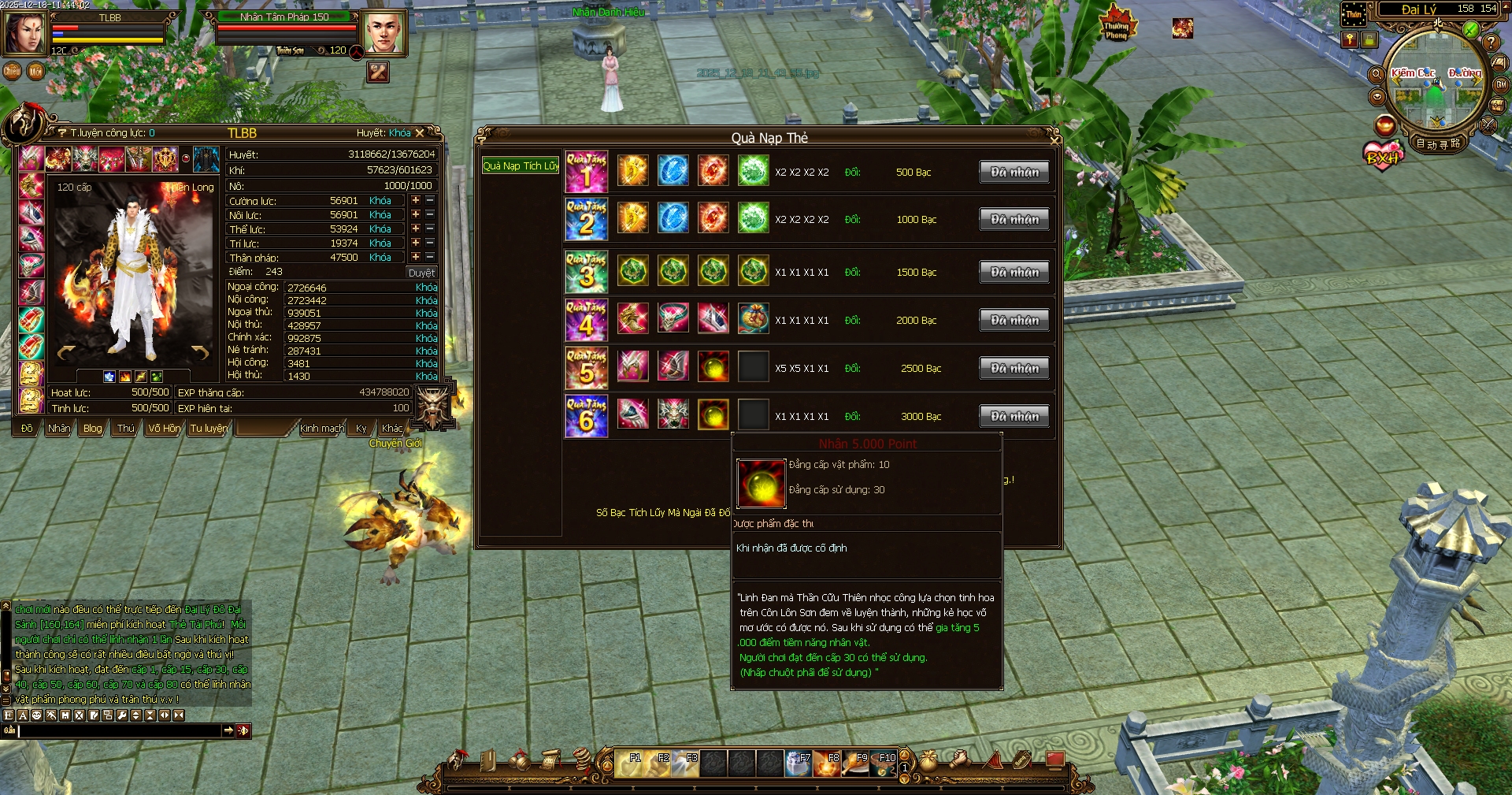
Task: Open the Kinh mạch tab
Action: 321,429
